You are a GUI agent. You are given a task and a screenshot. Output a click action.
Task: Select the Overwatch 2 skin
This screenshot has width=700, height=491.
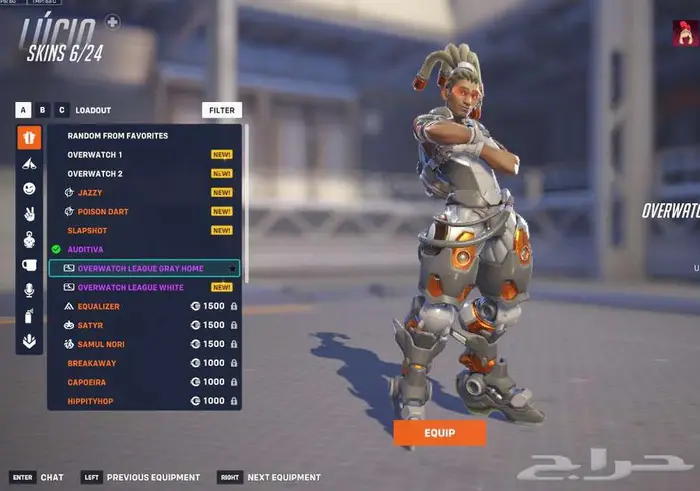tap(95, 173)
